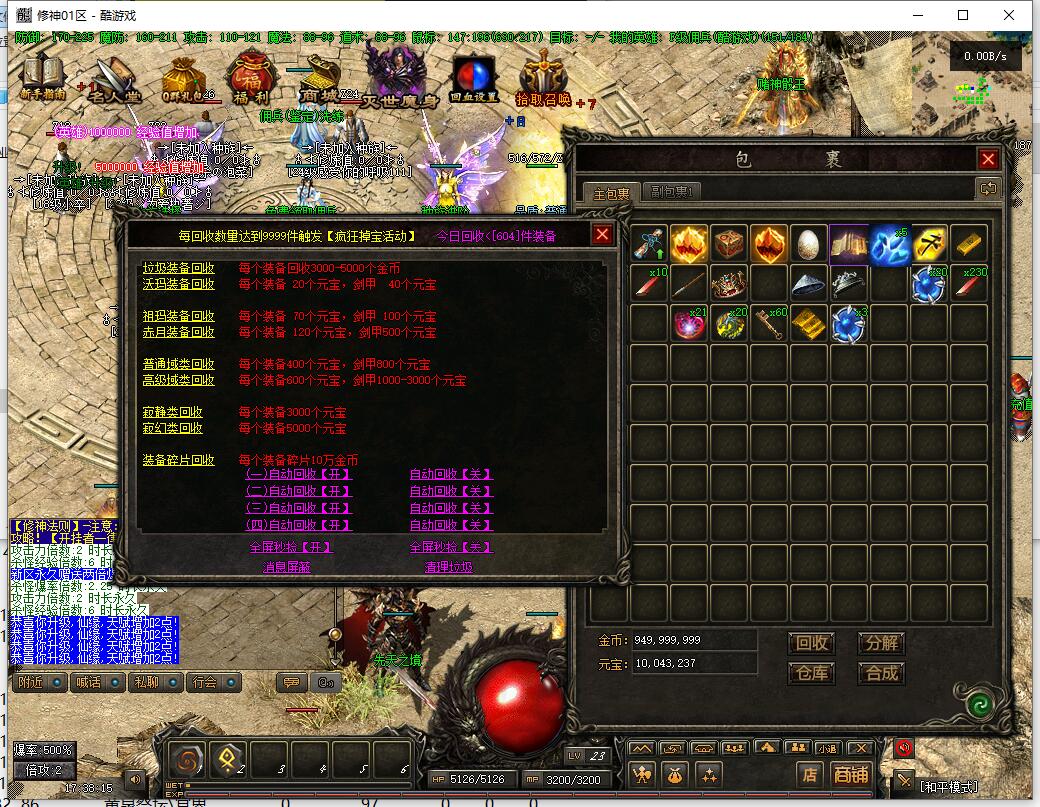Screen dimensions: 1040x807
Task: Maximize the game window
Action: pos(963,15)
